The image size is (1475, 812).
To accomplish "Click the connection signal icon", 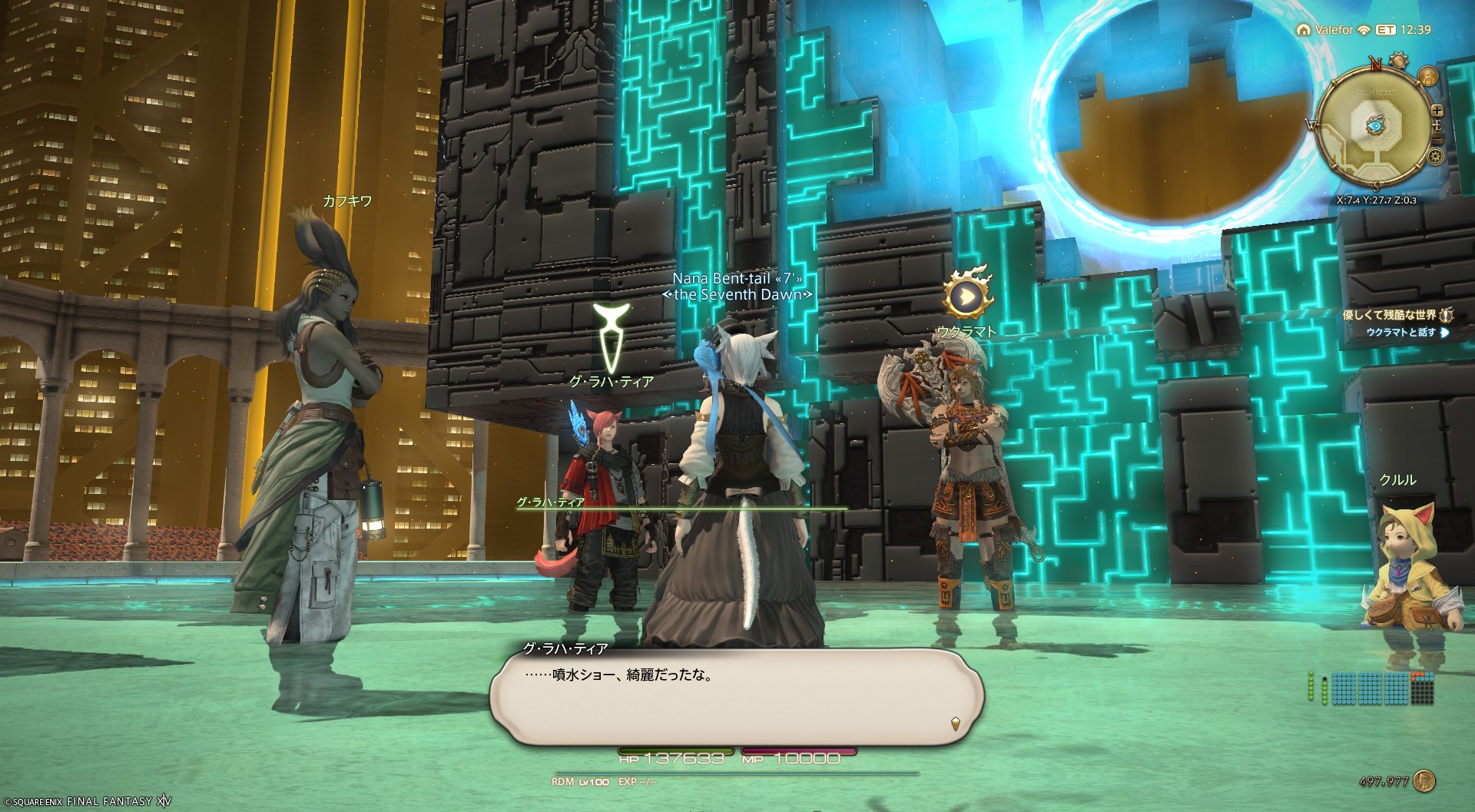I will point(1364,30).
